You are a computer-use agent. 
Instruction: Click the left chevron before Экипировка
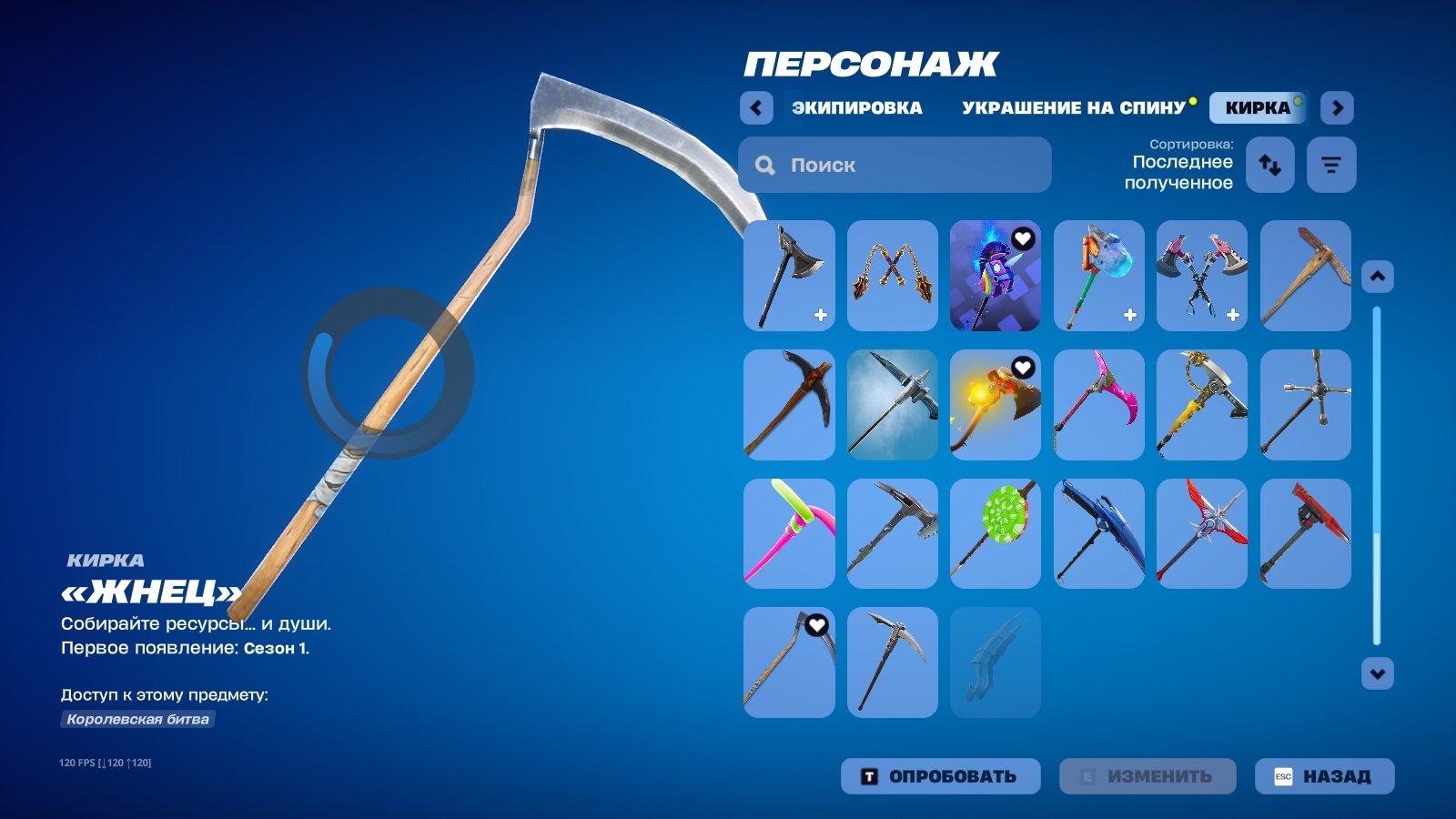756,107
